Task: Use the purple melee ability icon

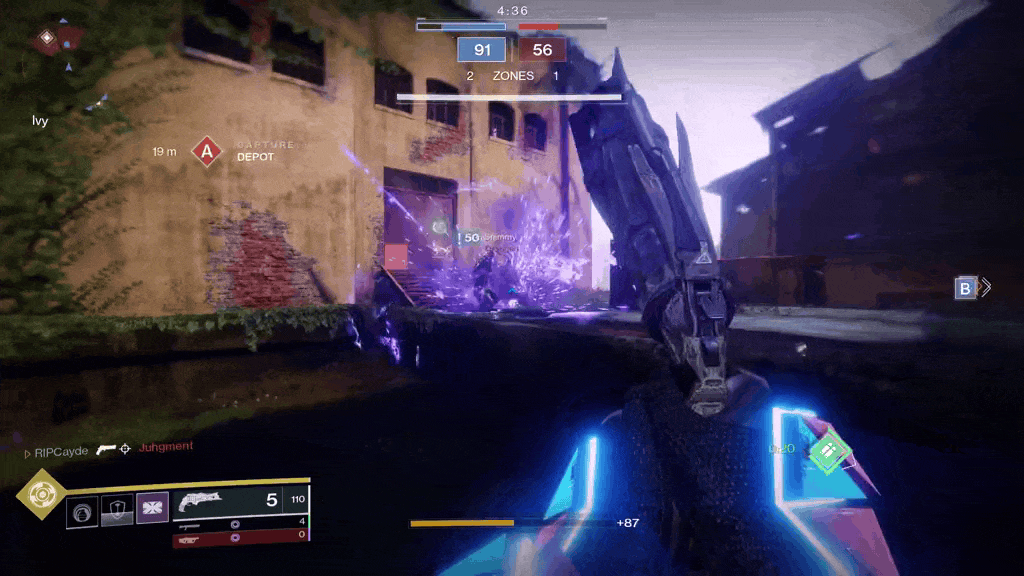Action: pyautogui.click(x=152, y=511)
